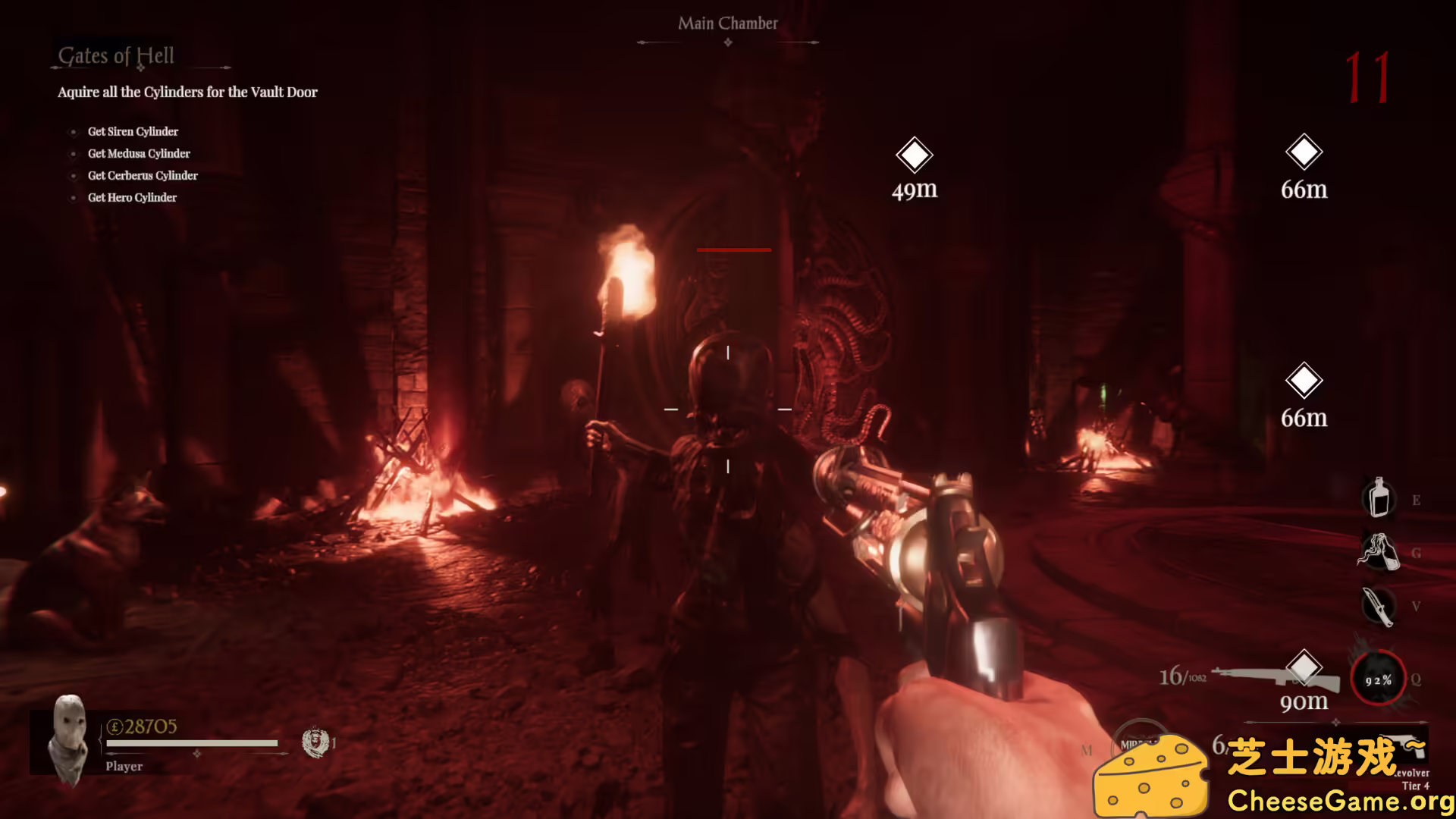Image resolution: width=1456 pixels, height=819 pixels.
Task: Click the lion crest token icon
Action: (315, 742)
